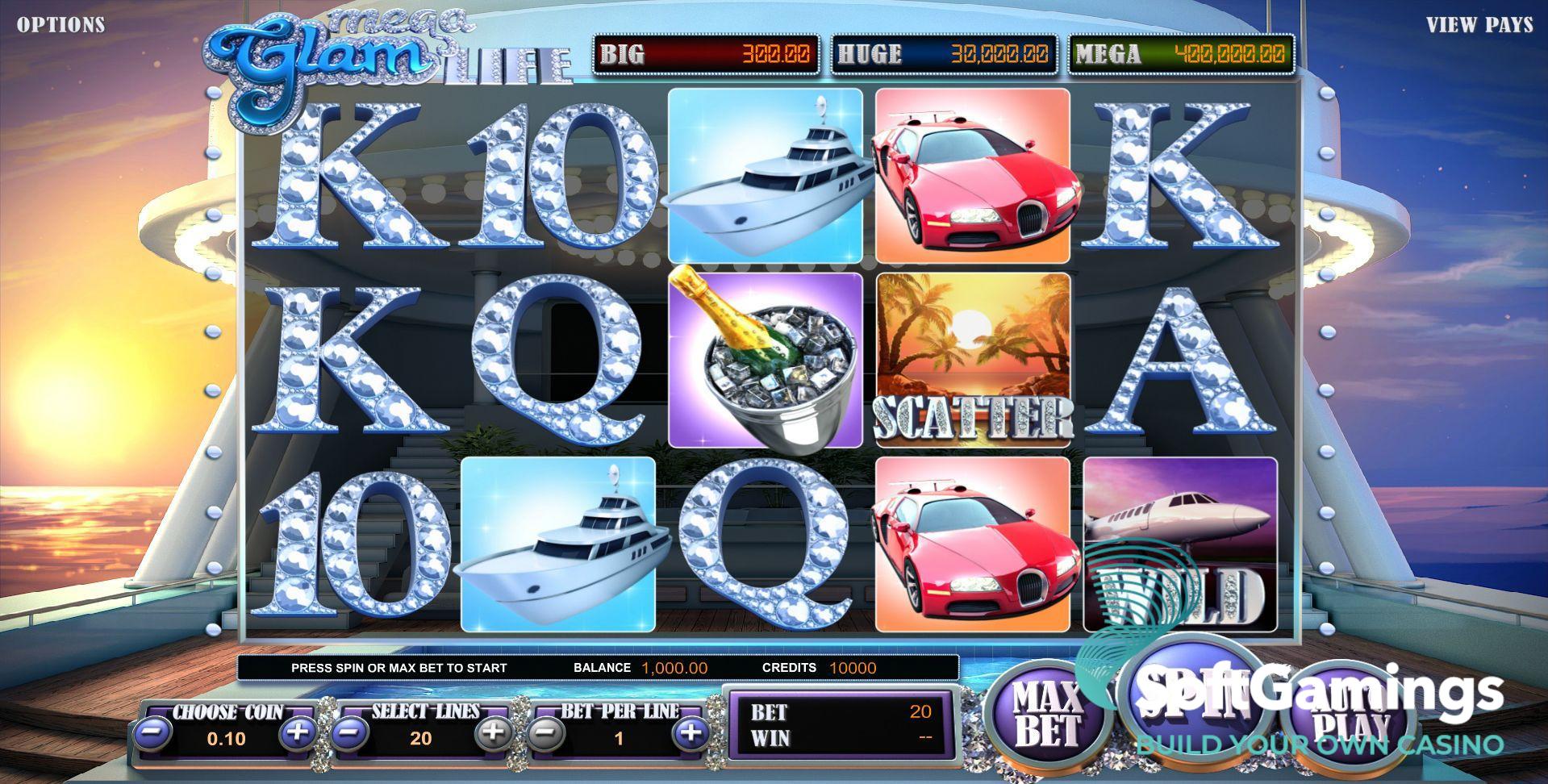This screenshot has width=1548, height=784.
Task: Increase the Choose Coin value
Action: pyautogui.click(x=298, y=735)
